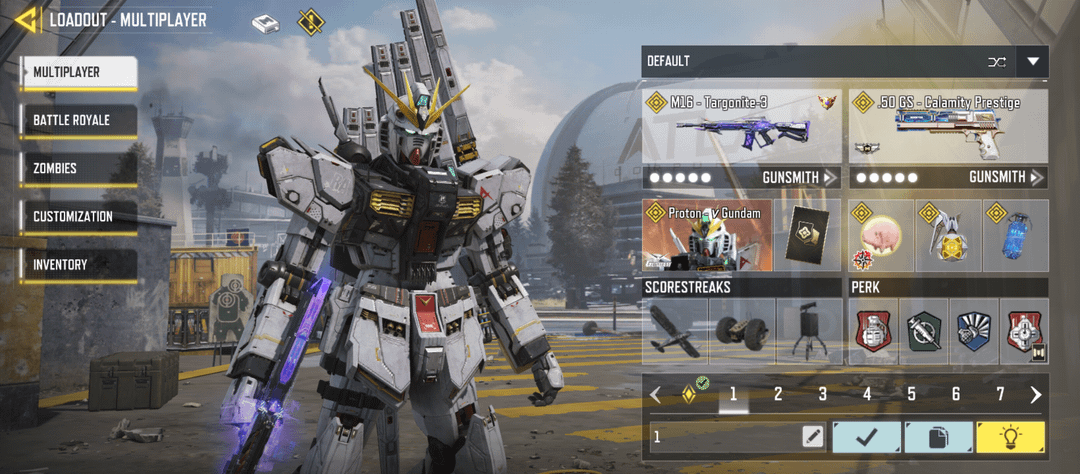Viewport: 1080px width, 474px height.
Task: Open the Zombies loadout tab
Action: [78, 169]
